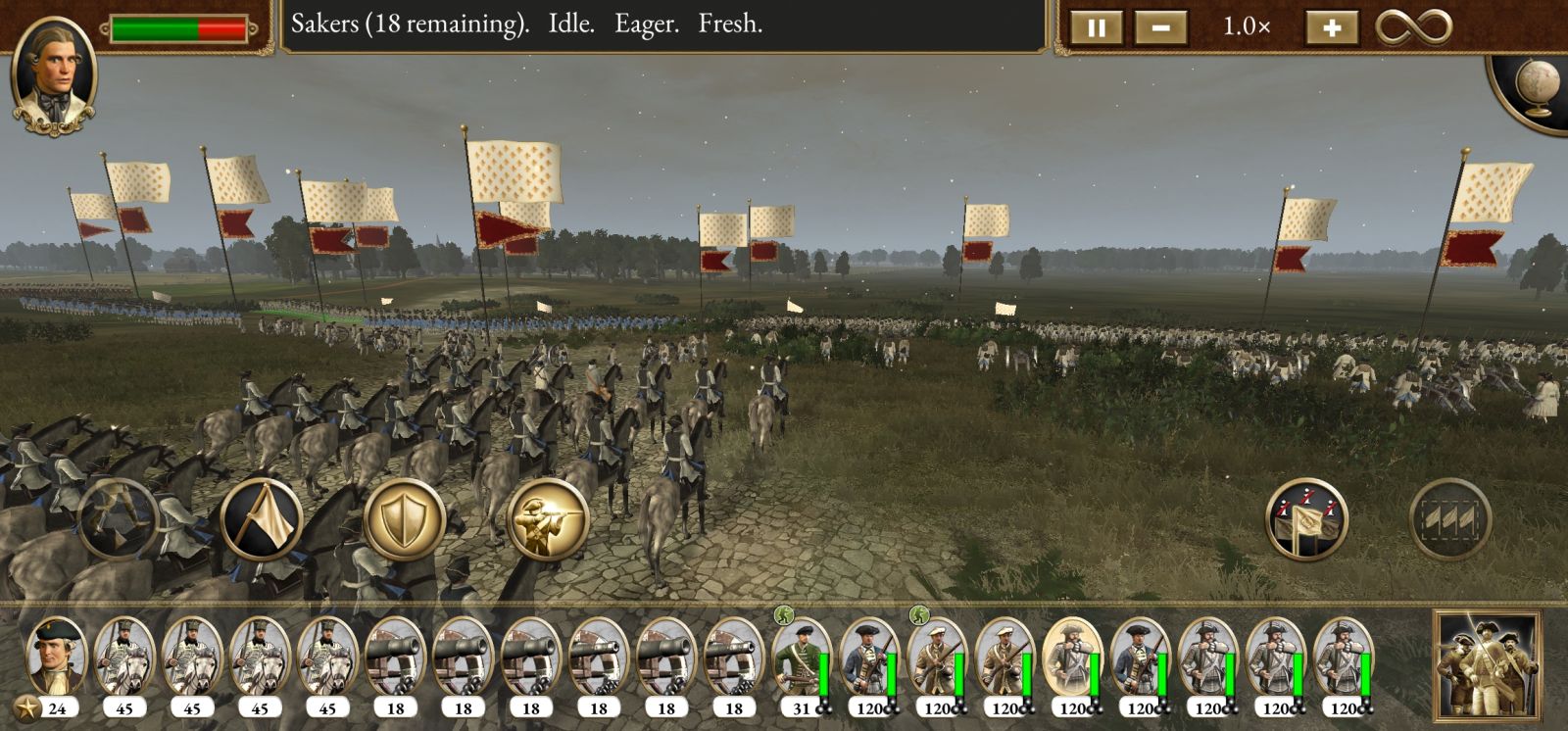Click the general's morale bar top left
1568x731 pixels.
(x=176, y=28)
